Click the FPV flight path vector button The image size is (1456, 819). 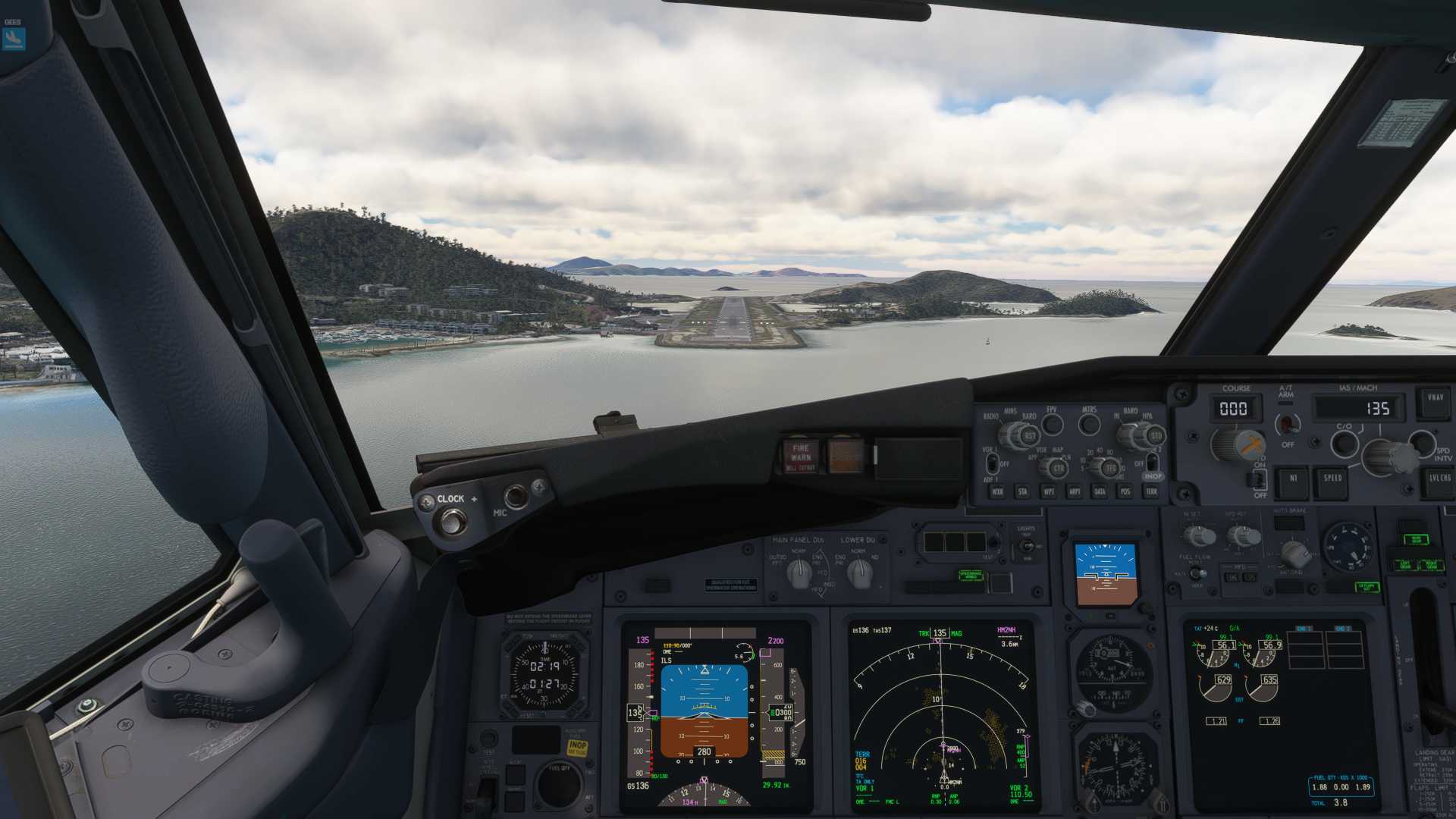point(1052,425)
